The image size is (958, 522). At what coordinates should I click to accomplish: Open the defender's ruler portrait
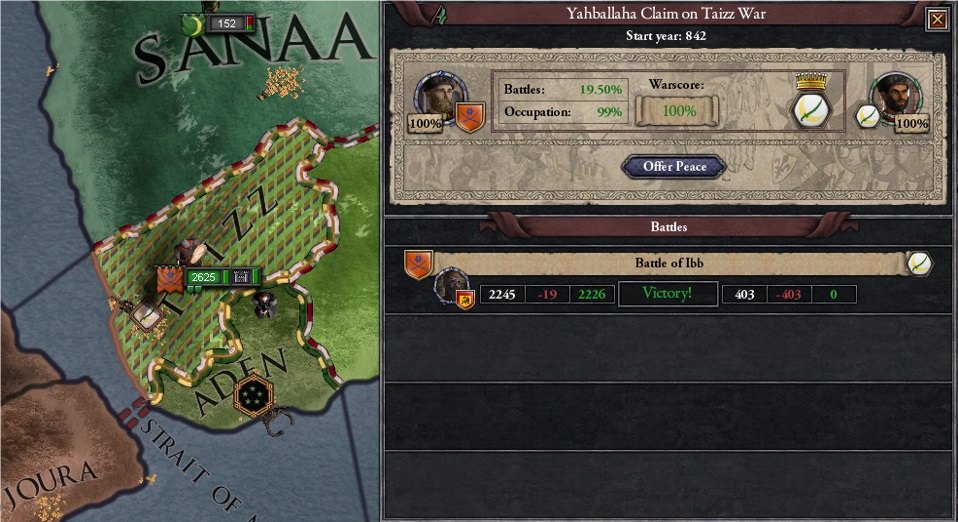point(894,96)
